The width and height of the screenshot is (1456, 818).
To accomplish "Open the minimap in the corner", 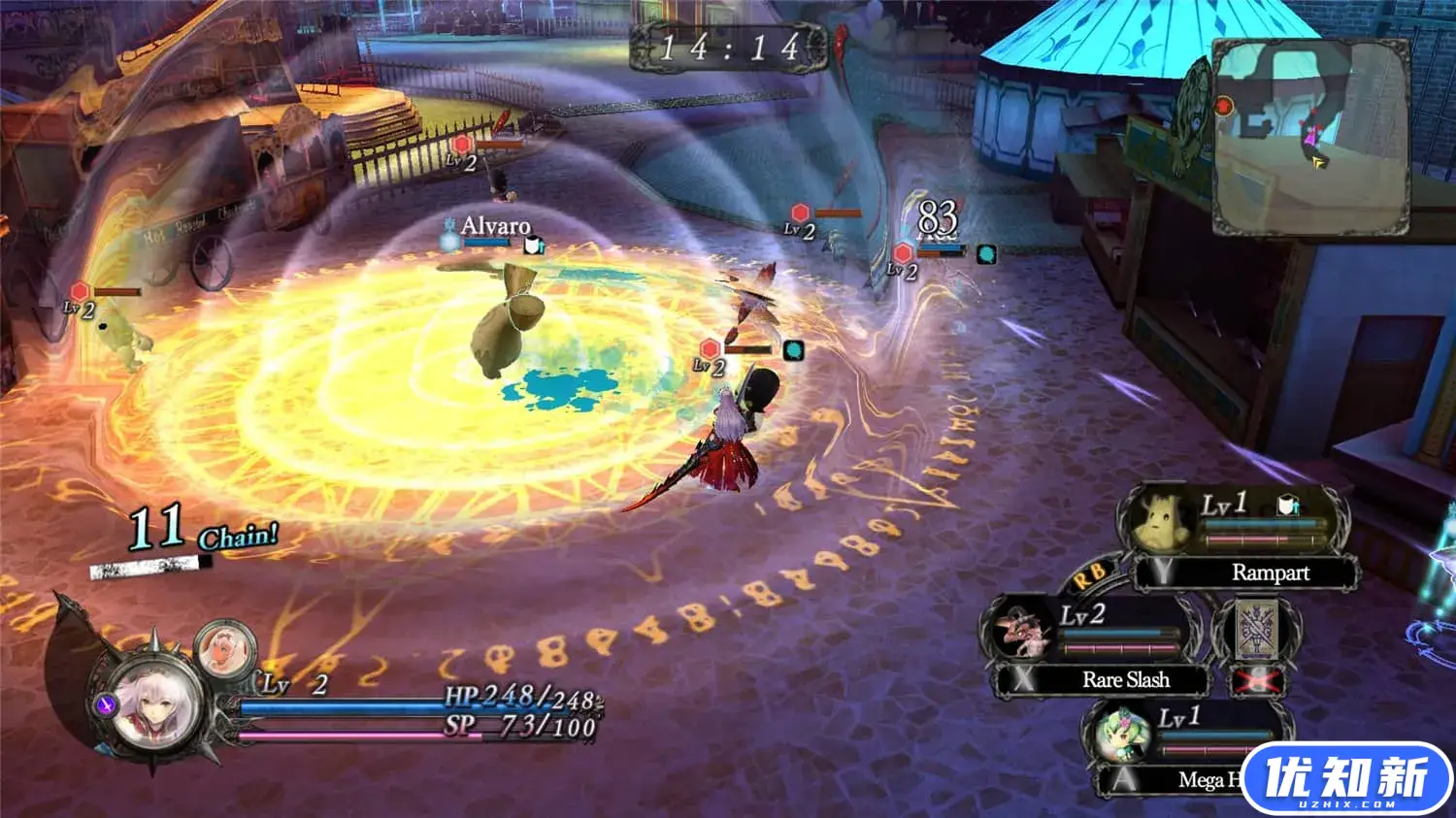I will coord(1310,136).
